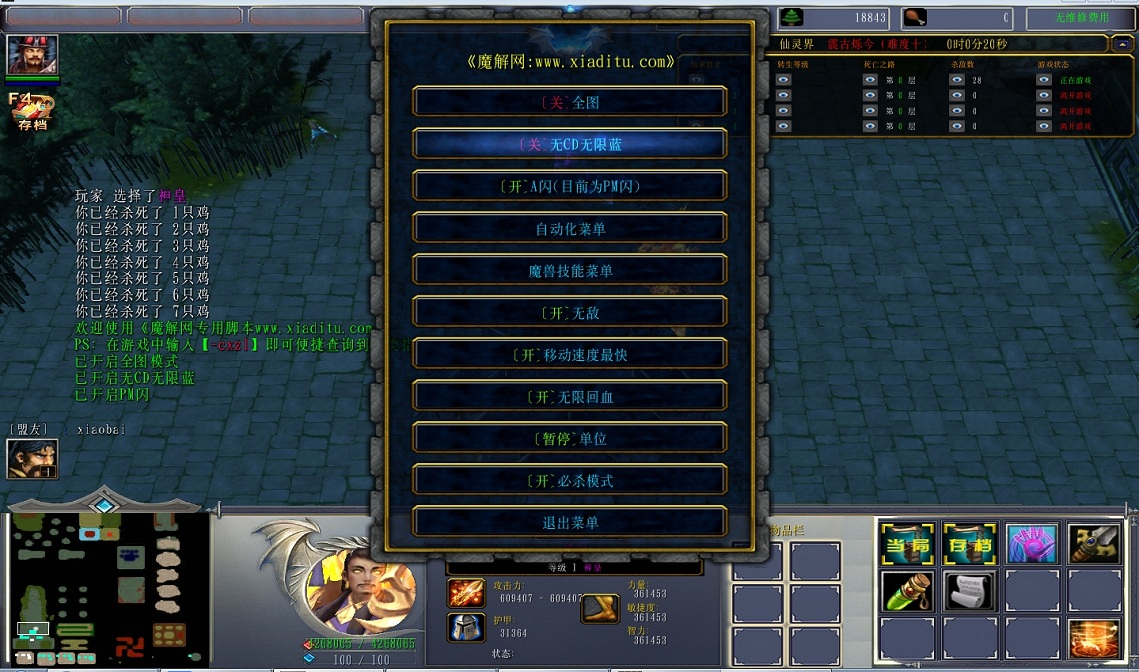Select the 暂停单位 pause unit entry
This screenshot has height=672, width=1139.
pyautogui.click(x=570, y=438)
